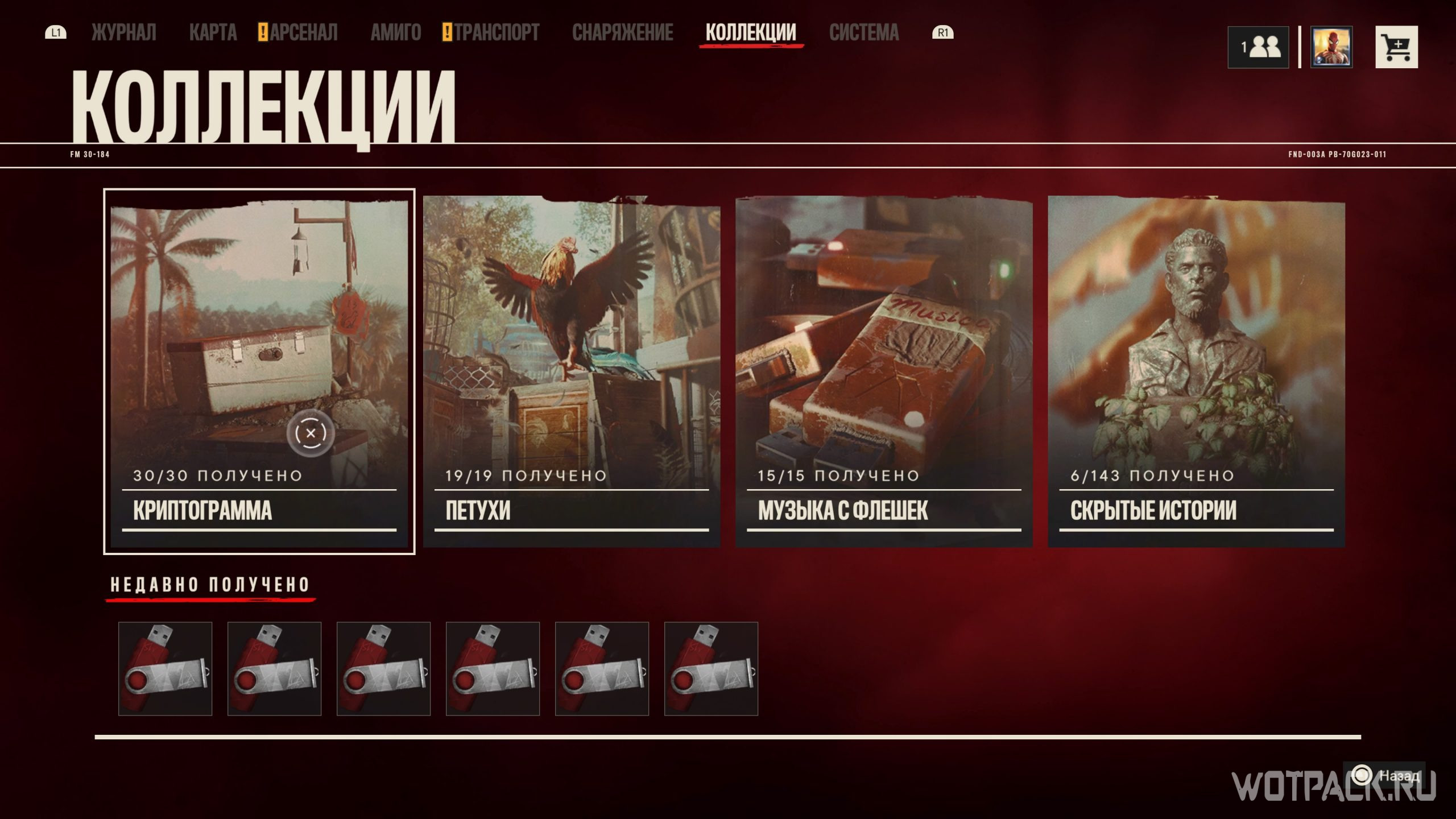Open the co-op players button

(x=1258, y=47)
